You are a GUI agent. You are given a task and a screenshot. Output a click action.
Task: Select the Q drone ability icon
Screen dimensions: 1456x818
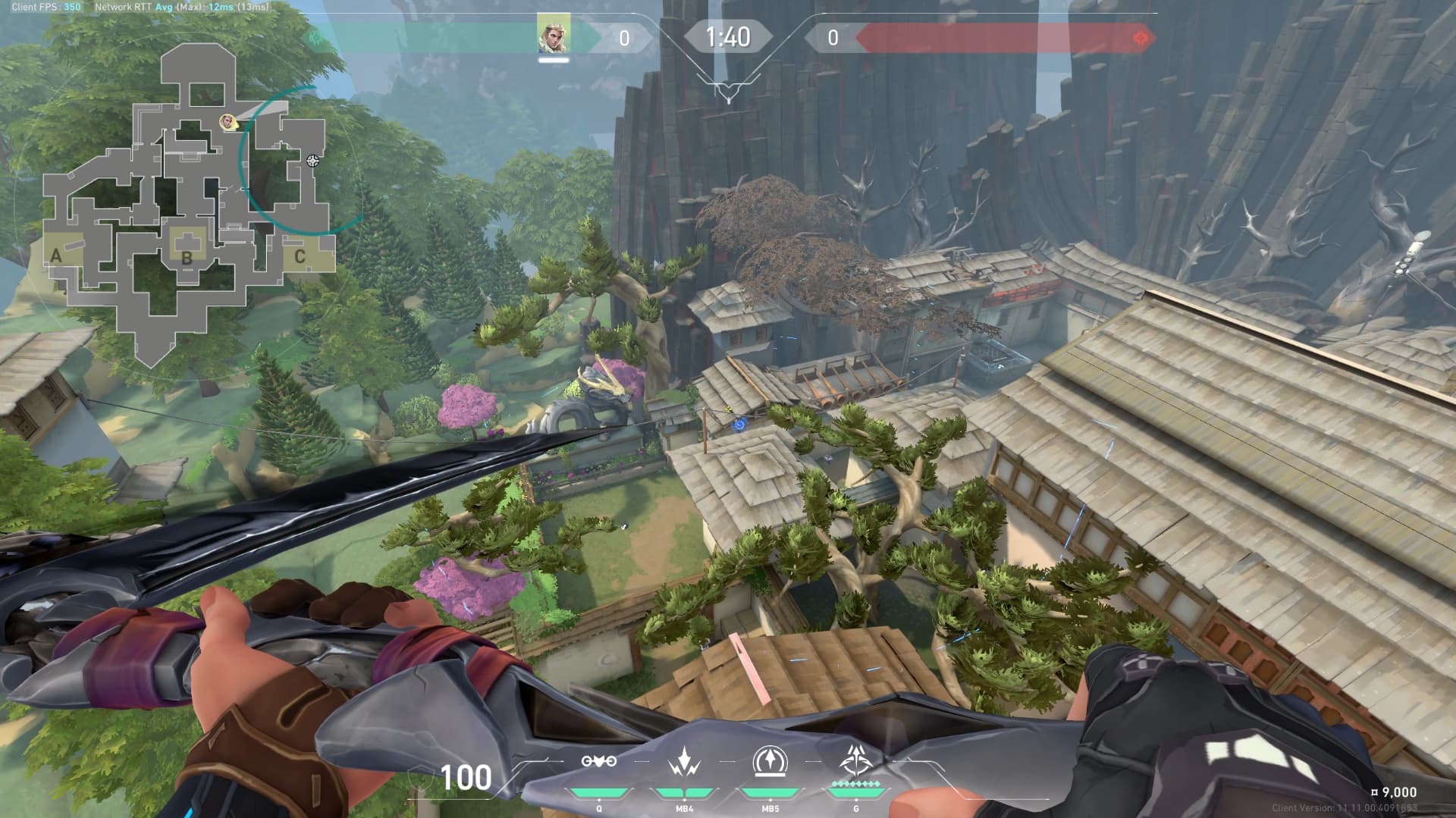point(598,761)
